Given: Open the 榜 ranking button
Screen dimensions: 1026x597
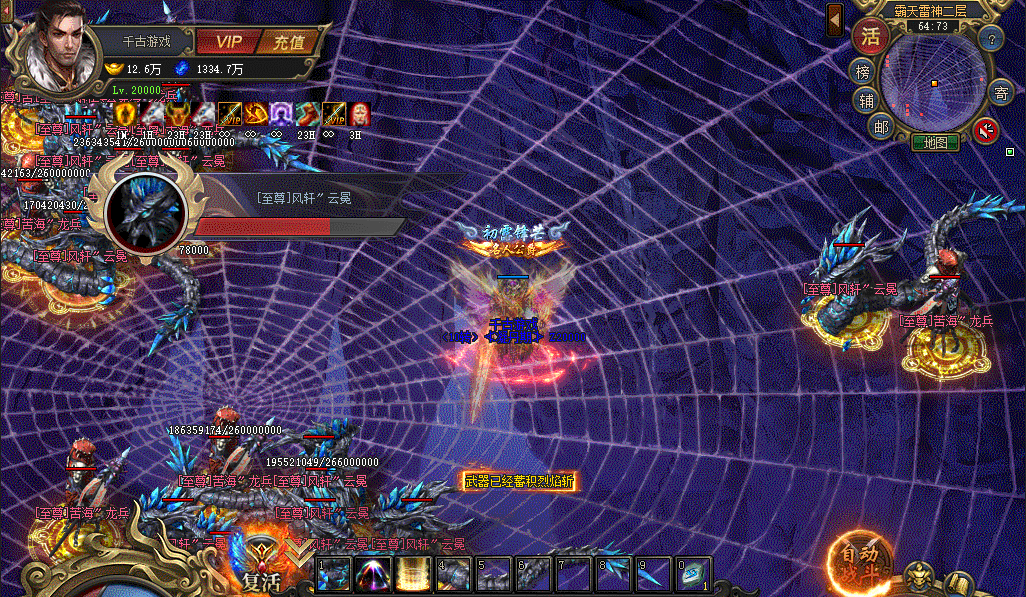Looking at the screenshot, I should 864,72.
